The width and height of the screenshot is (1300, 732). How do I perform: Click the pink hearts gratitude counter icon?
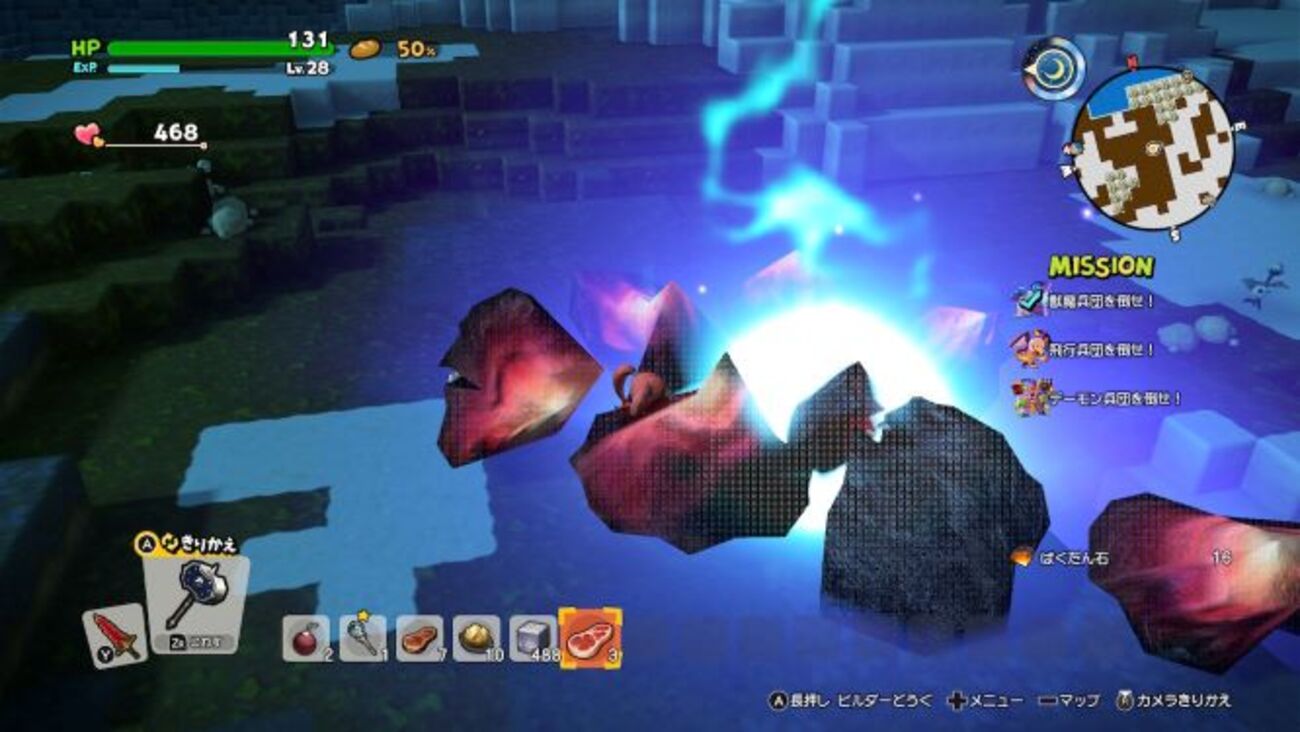(88, 134)
